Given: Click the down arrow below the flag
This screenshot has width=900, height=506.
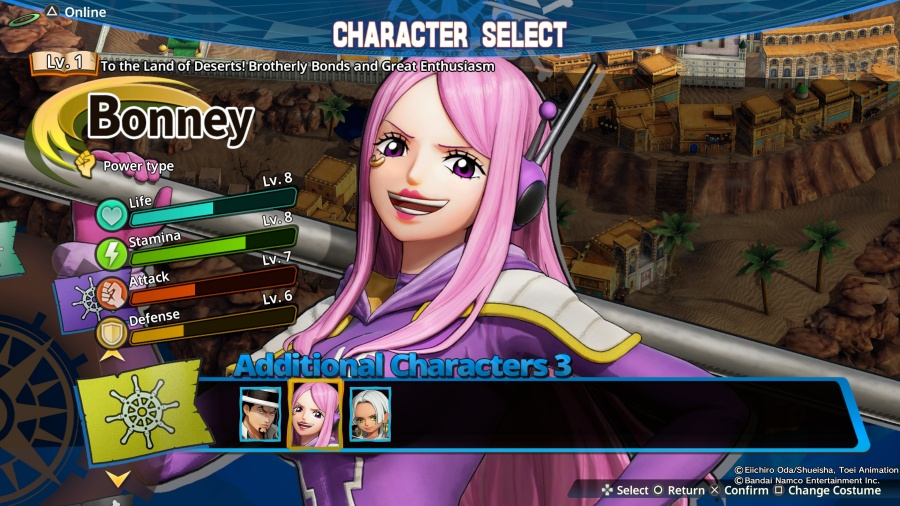Looking at the screenshot, I should click(x=118, y=479).
